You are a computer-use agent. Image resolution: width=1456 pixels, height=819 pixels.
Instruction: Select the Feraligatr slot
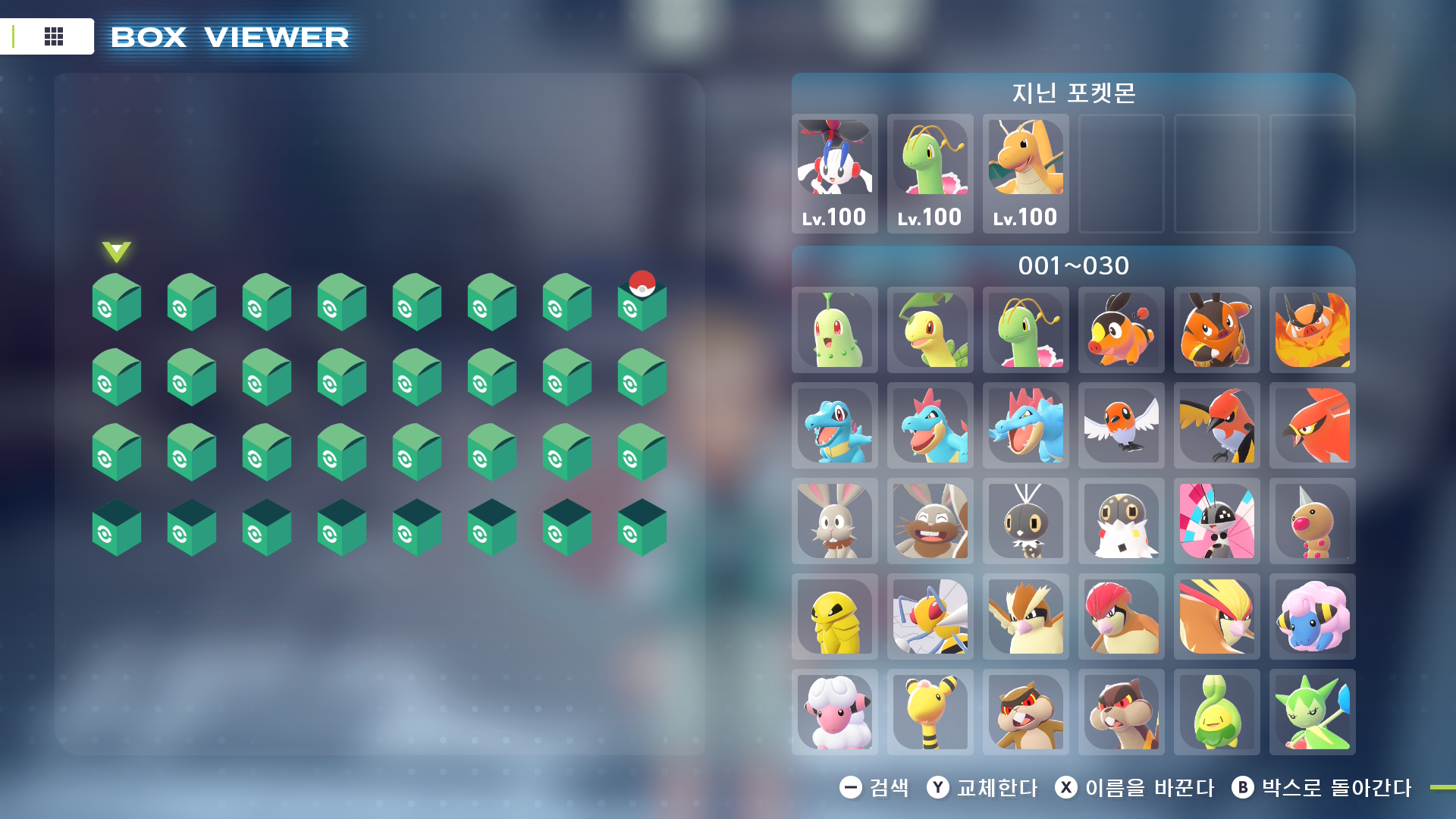[1025, 425]
